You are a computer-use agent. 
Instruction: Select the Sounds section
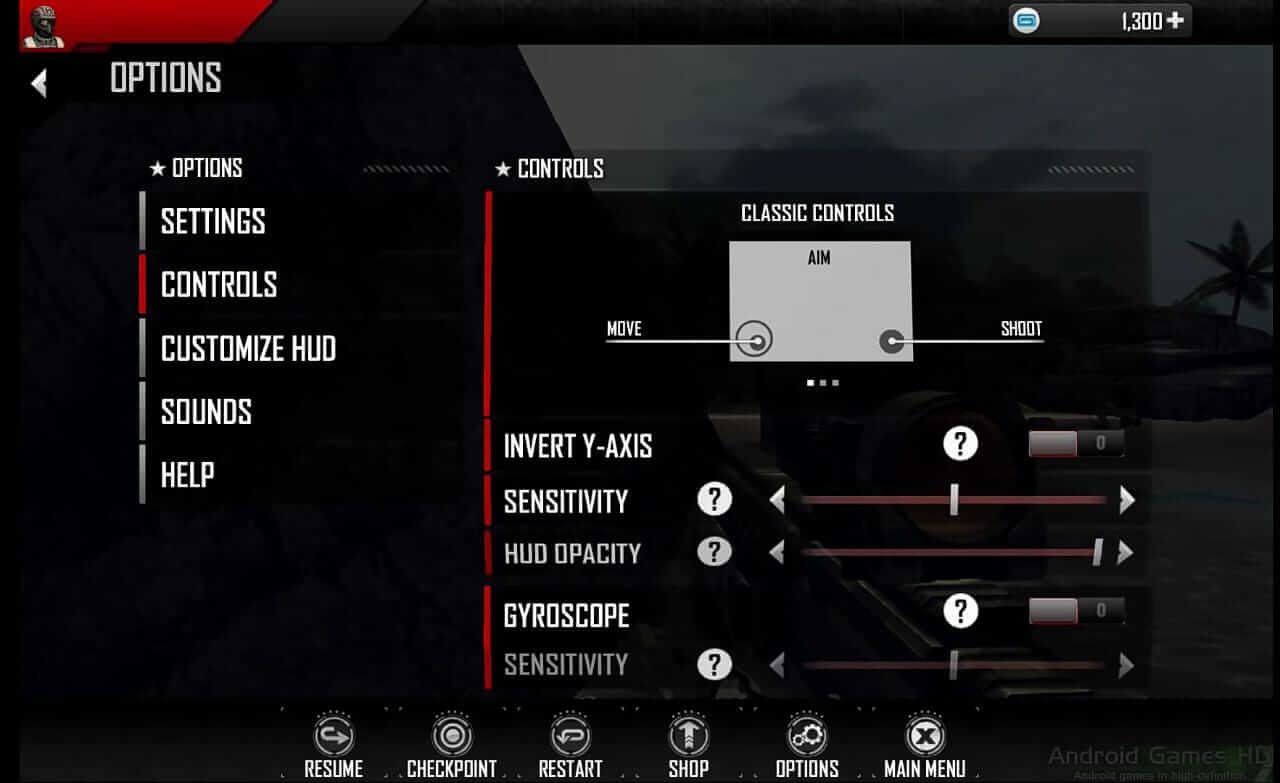coord(205,411)
